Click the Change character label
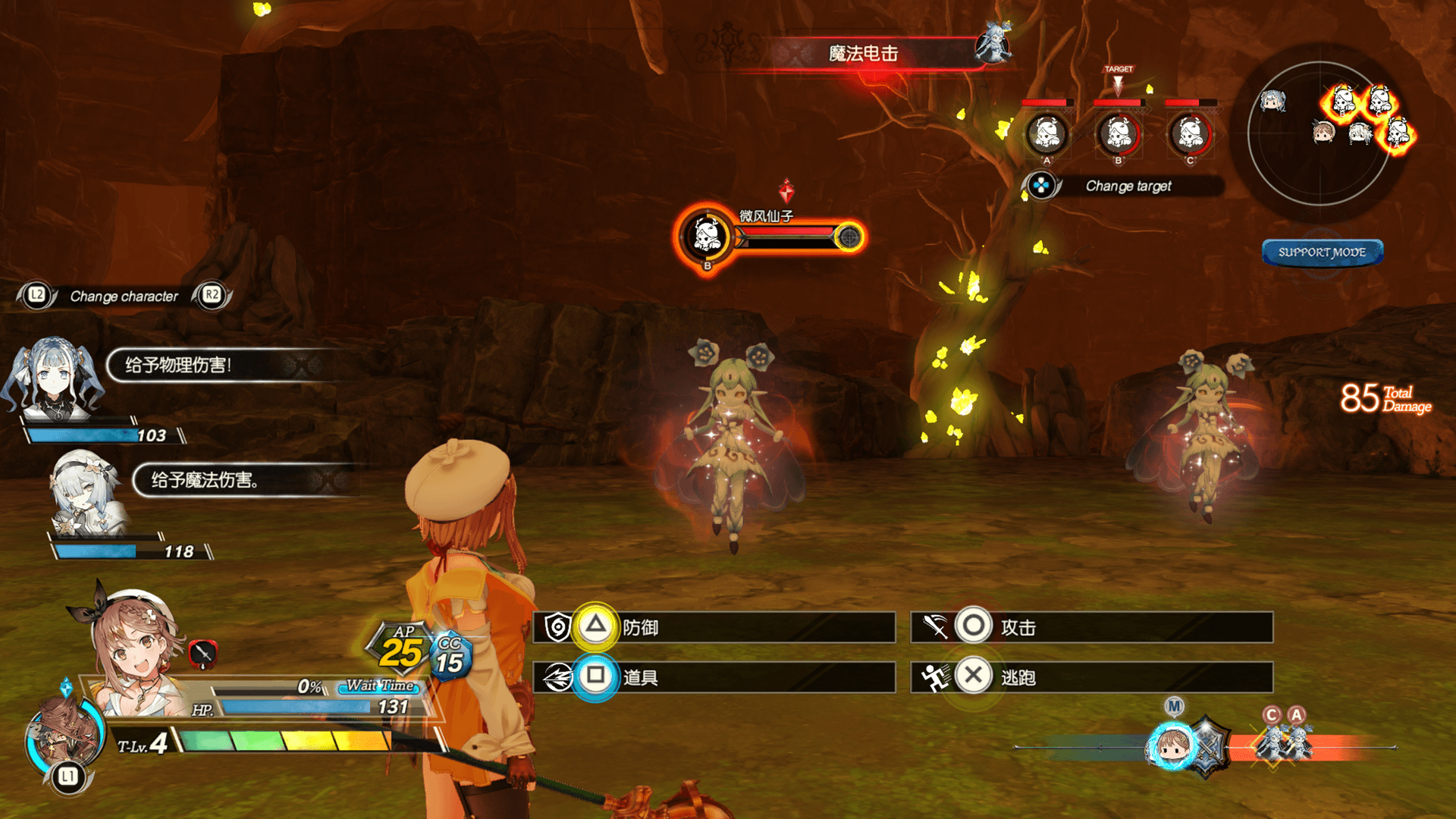Viewport: 1456px width, 819px height. pos(124,297)
